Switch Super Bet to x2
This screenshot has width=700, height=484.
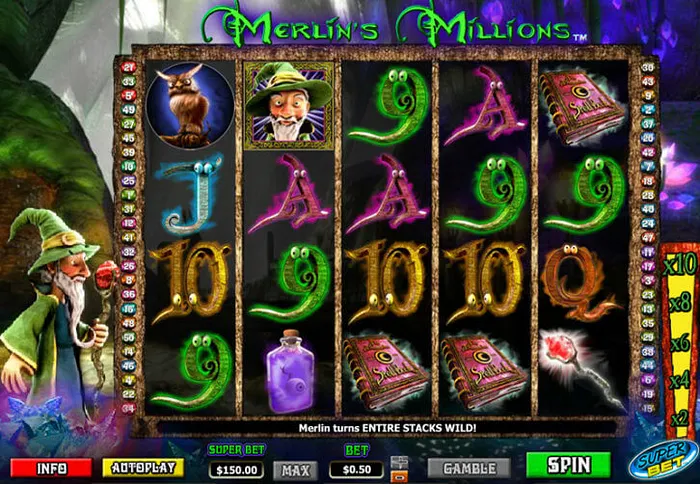pos(681,417)
